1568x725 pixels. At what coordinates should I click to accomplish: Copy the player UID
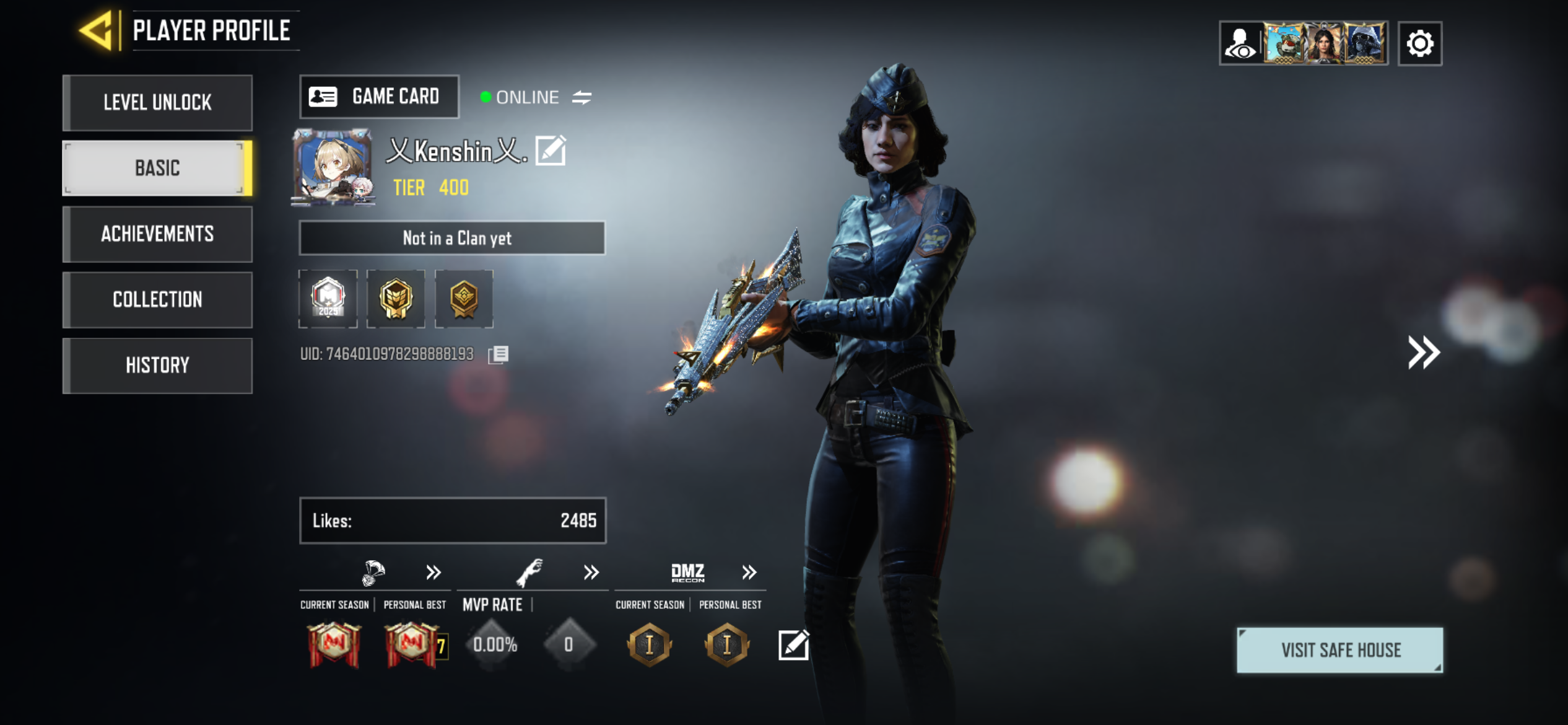pos(499,354)
